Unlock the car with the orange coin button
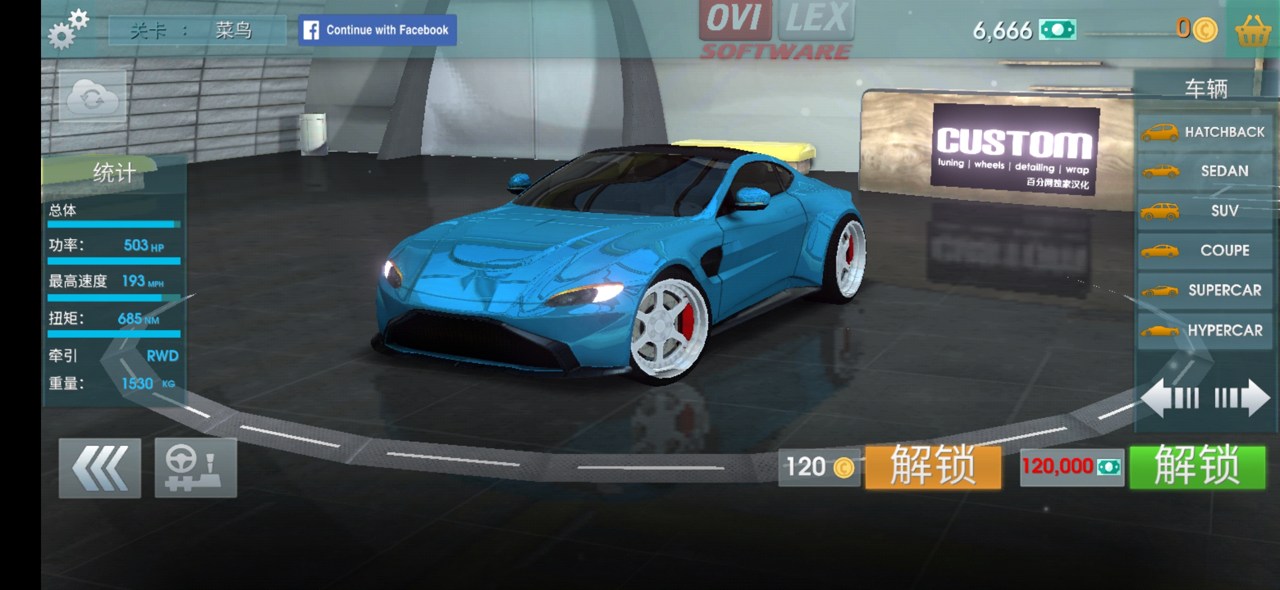The image size is (1280, 590). 932,467
